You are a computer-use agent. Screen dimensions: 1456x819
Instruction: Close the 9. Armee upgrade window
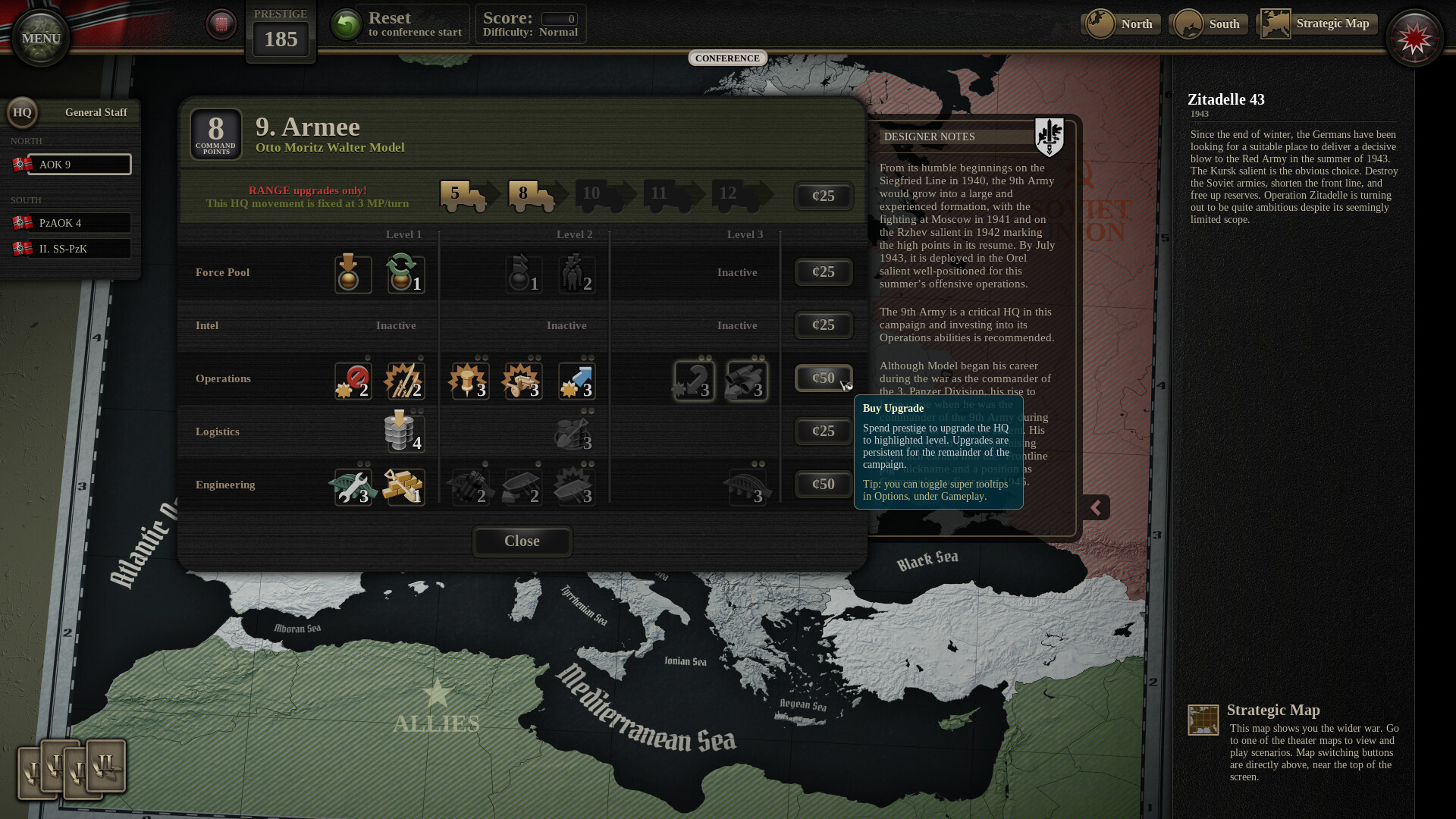(x=522, y=541)
